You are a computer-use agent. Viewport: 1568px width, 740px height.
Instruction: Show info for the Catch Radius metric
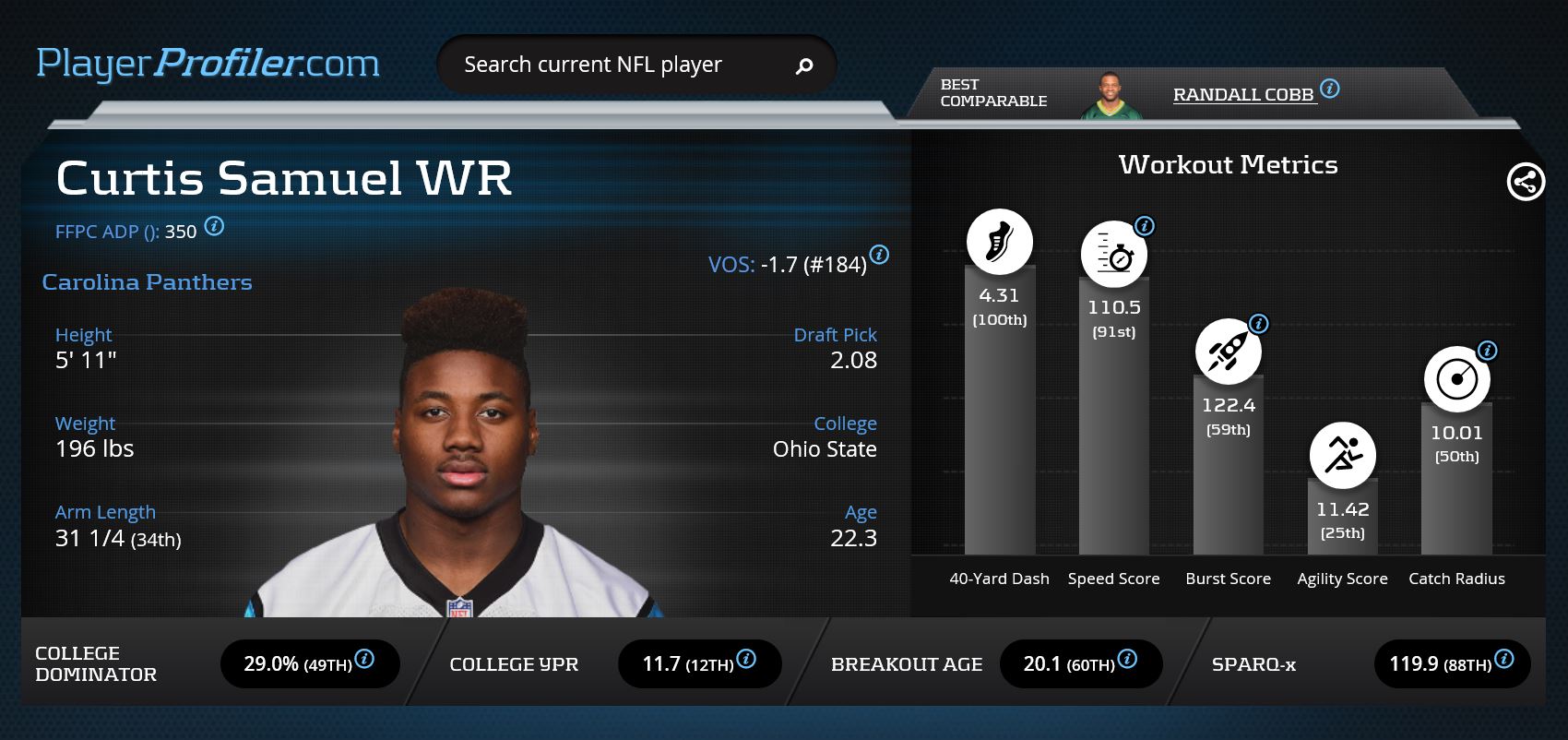(x=1487, y=351)
